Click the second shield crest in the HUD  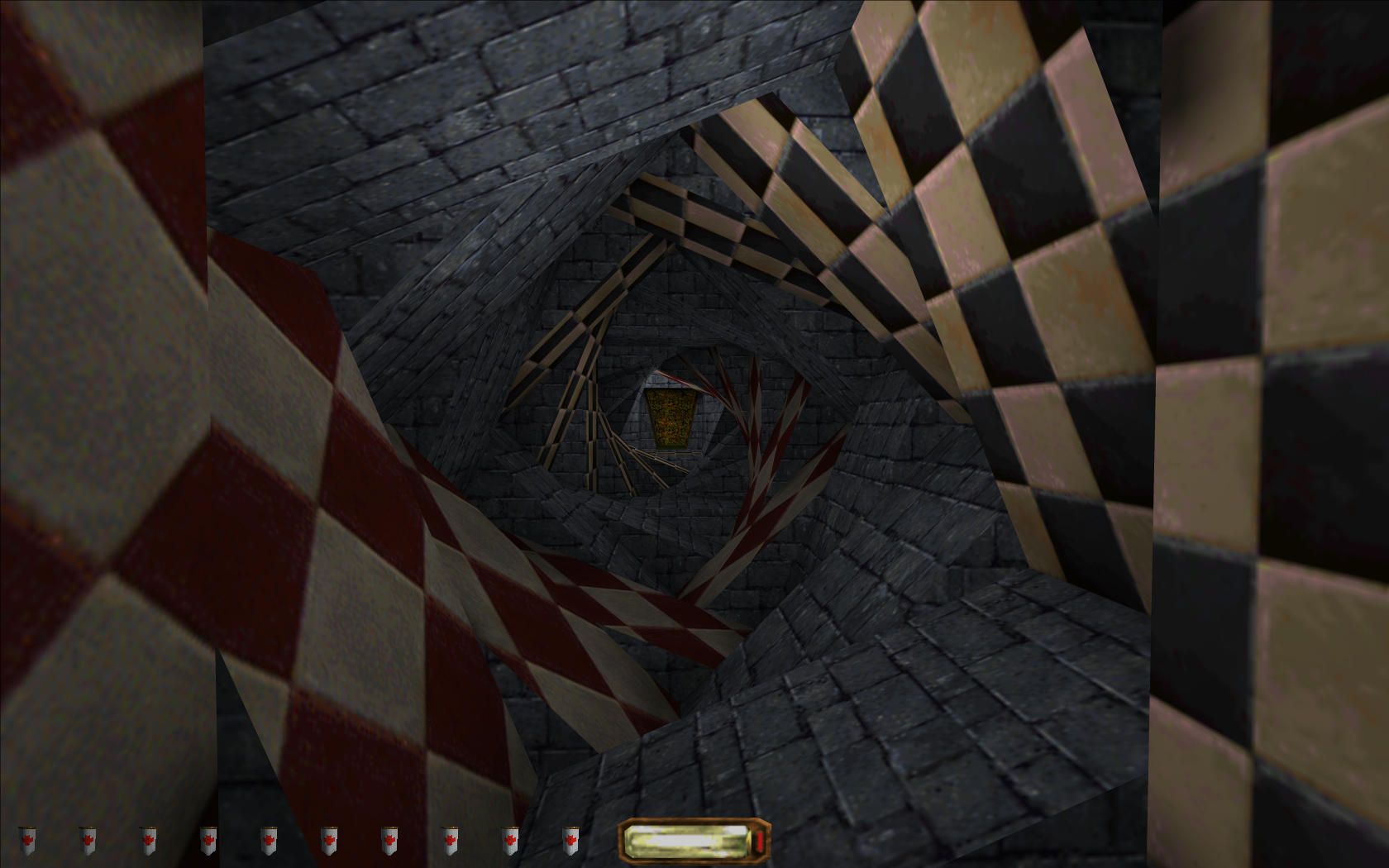[x=86, y=839]
